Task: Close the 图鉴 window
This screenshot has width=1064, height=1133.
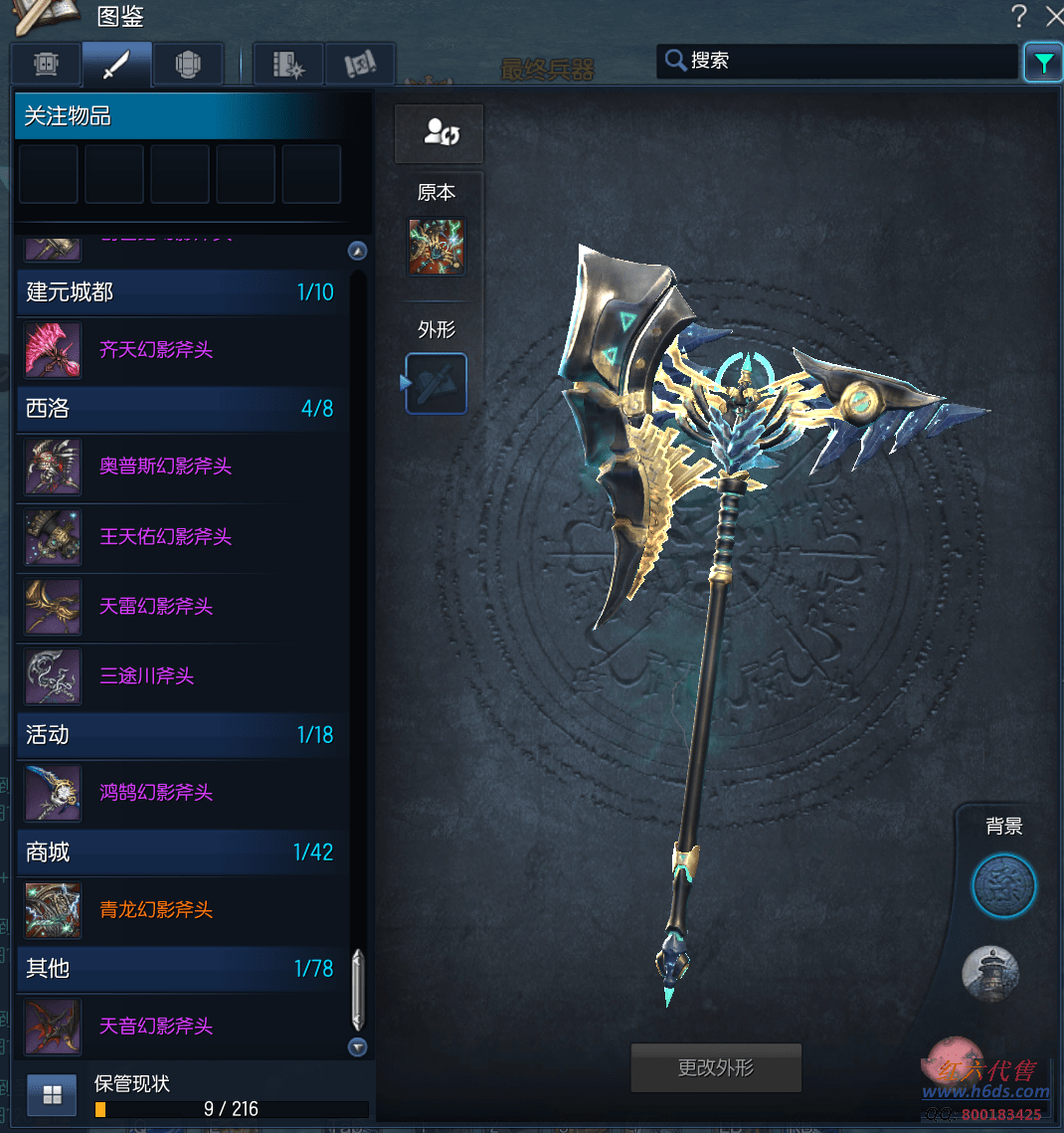Action: point(1054,16)
